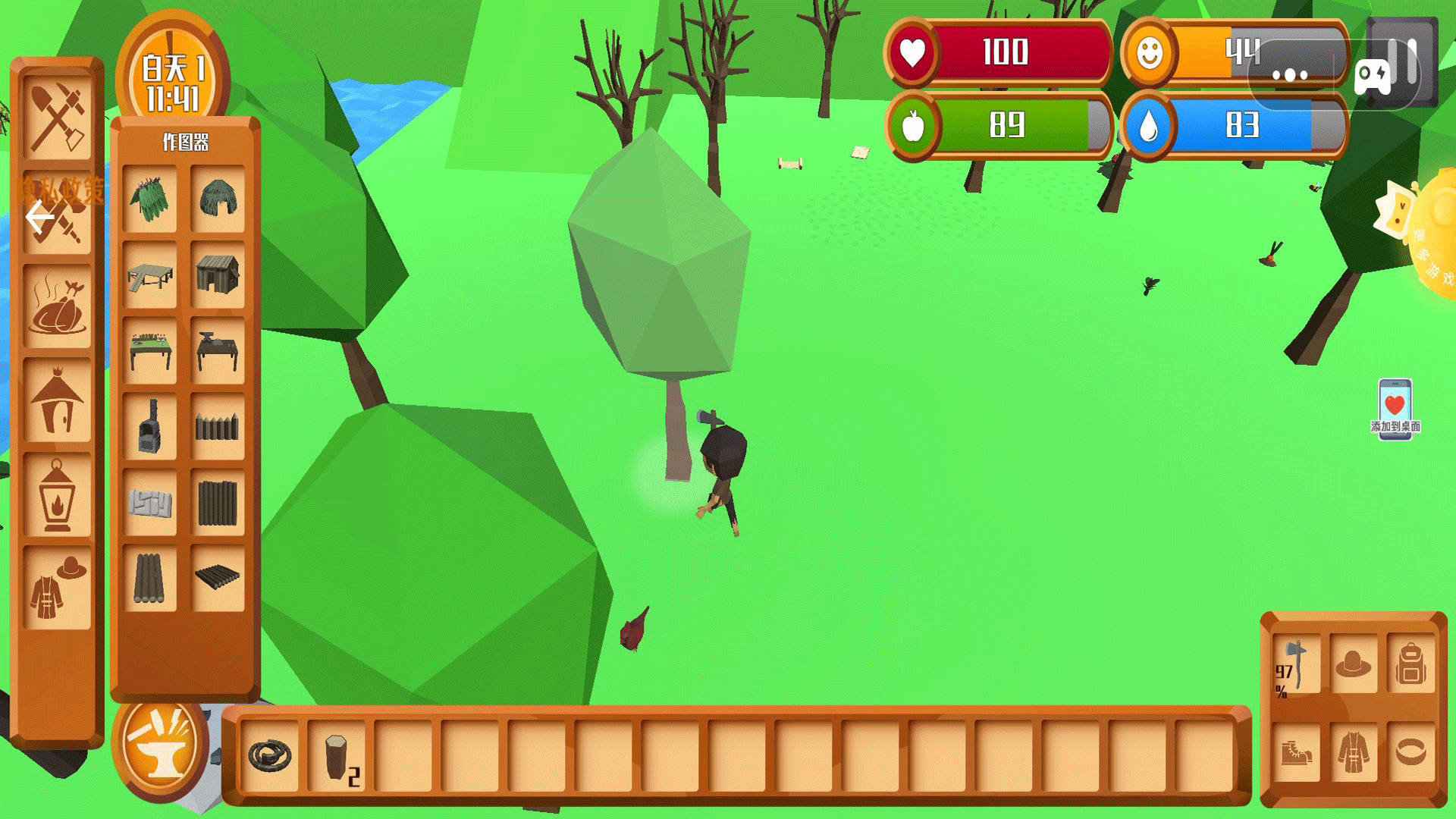Click the equipped axe slot
1456x819 pixels.
1295,665
